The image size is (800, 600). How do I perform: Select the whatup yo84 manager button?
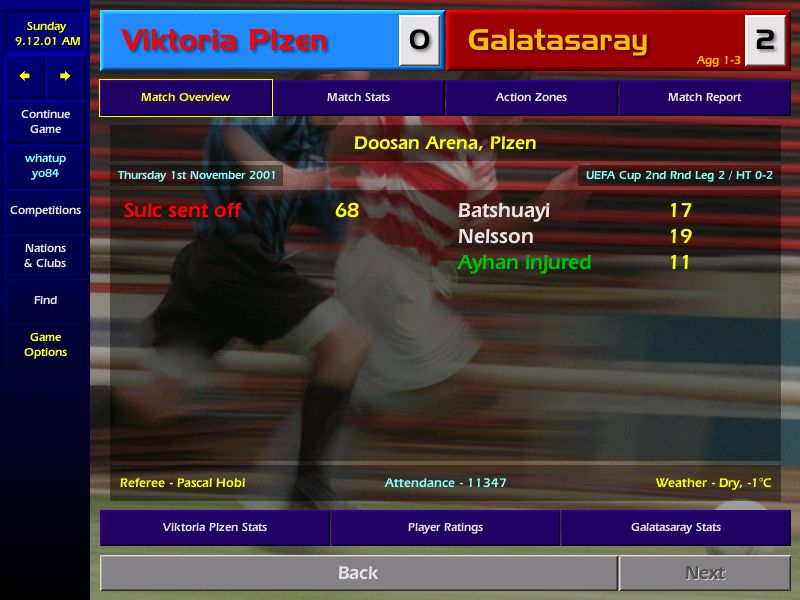pyautogui.click(x=45, y=166)
